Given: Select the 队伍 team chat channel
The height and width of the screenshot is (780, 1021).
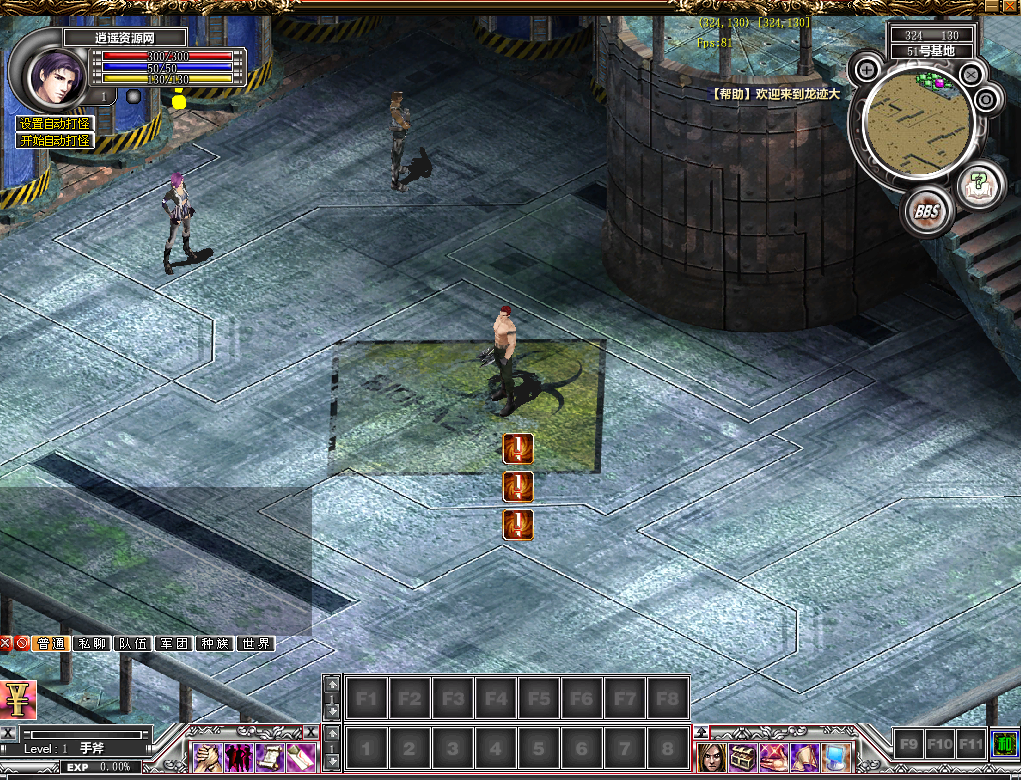Looking at the screenshot, I should (x=133, y=644).
